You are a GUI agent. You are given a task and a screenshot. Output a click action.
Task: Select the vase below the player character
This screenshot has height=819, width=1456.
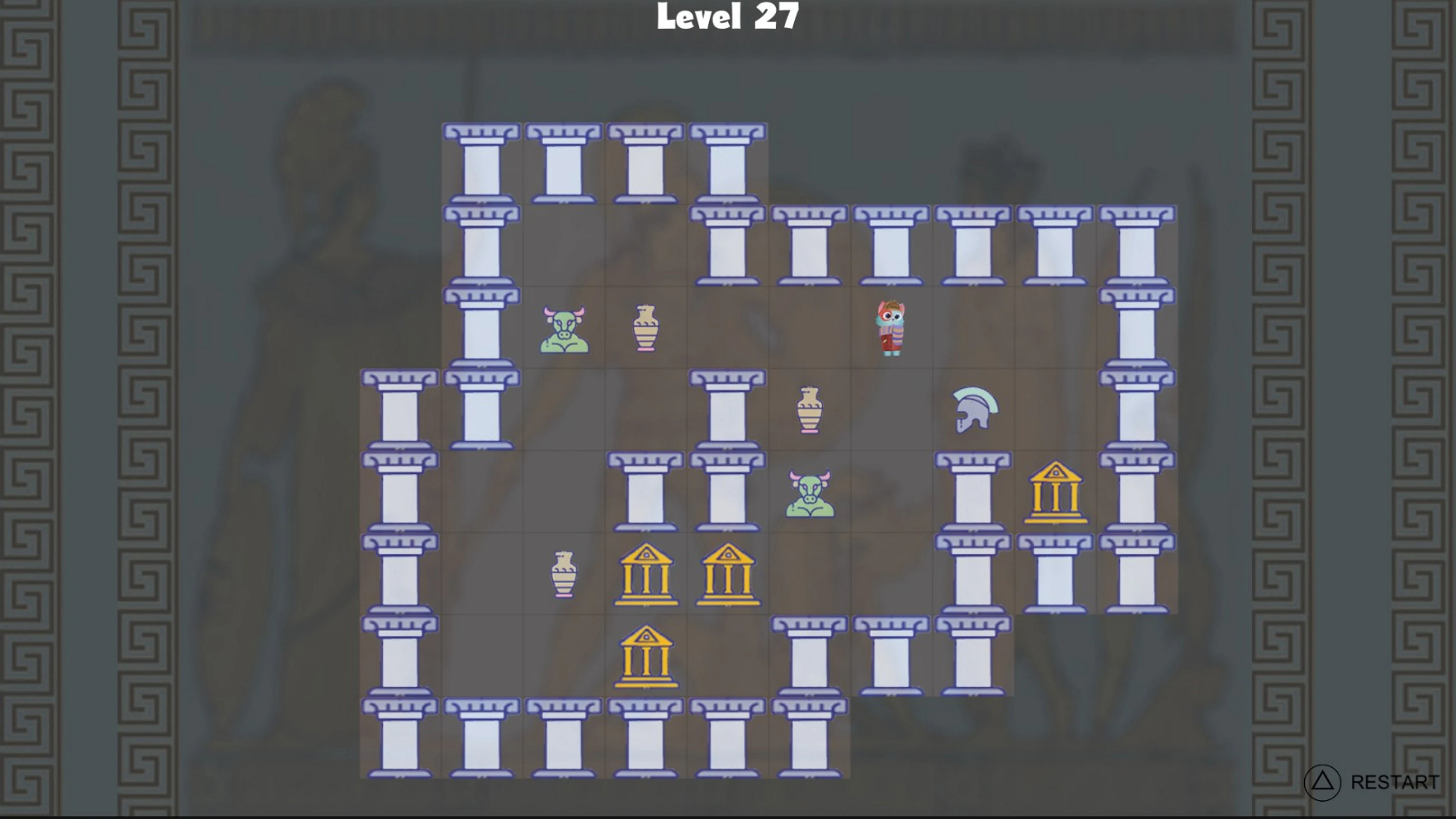tap(810, 410)
